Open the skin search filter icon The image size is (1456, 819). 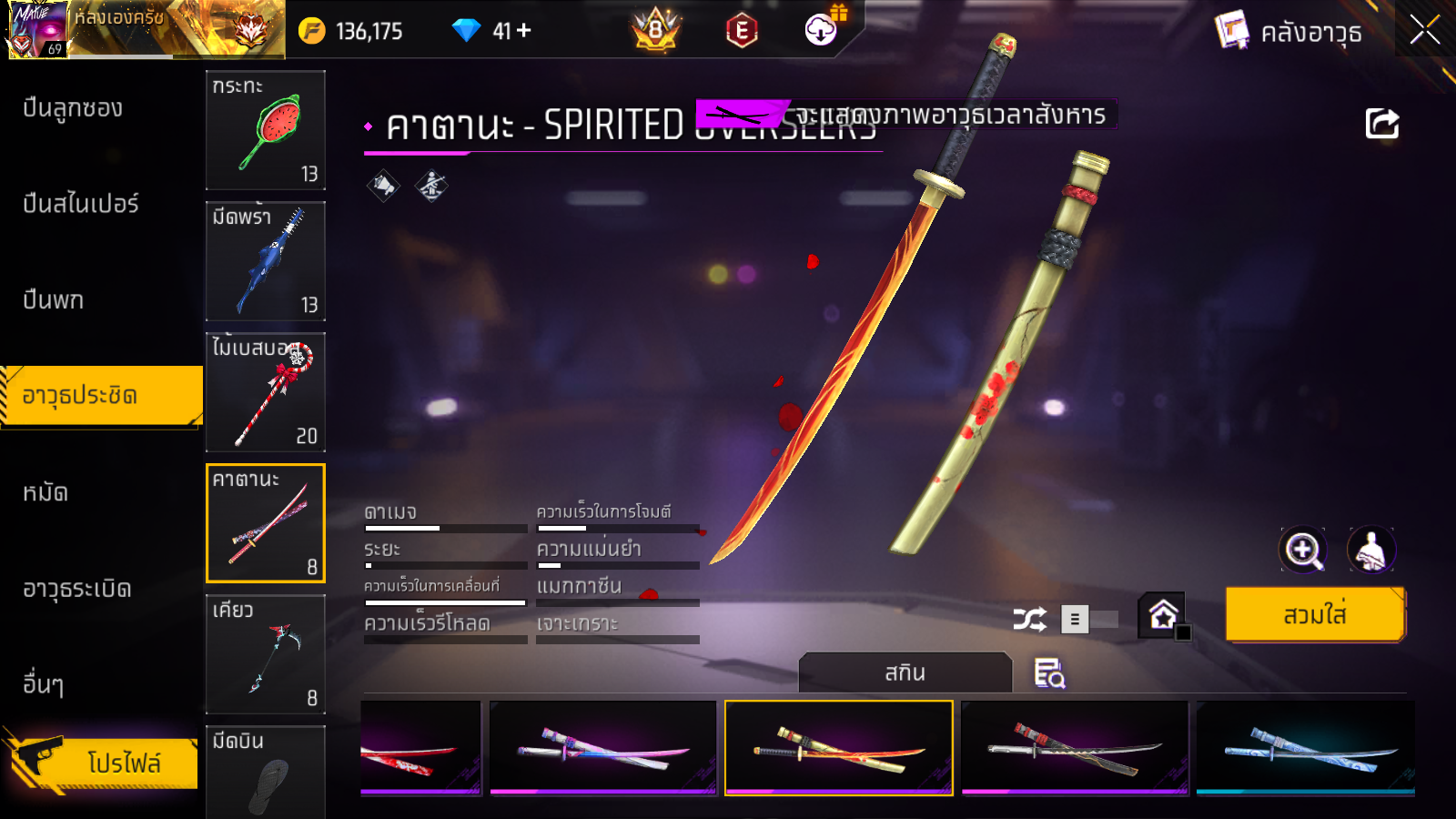point(1049,673)
